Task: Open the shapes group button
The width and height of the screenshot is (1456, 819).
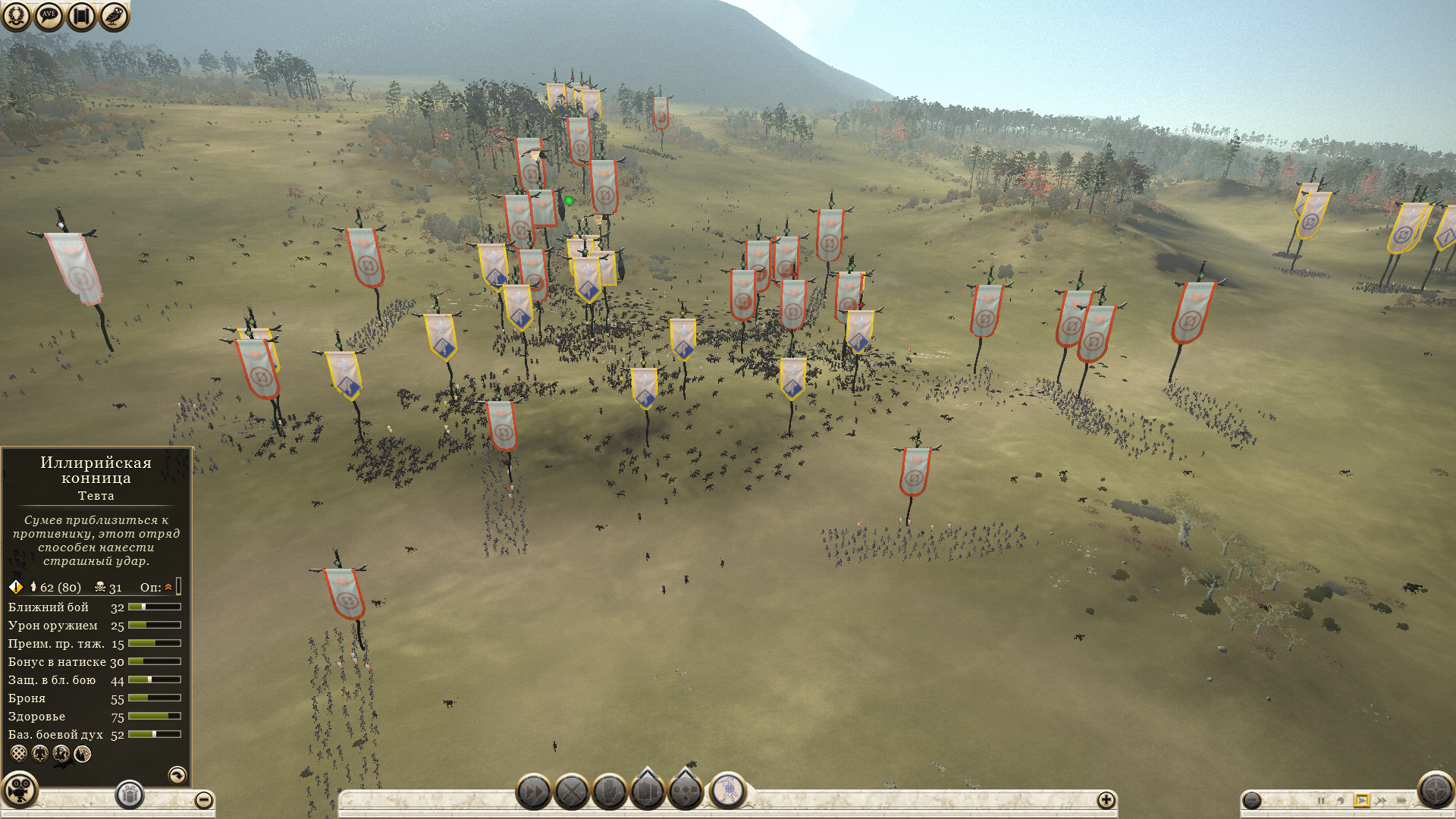Action: 686,792
